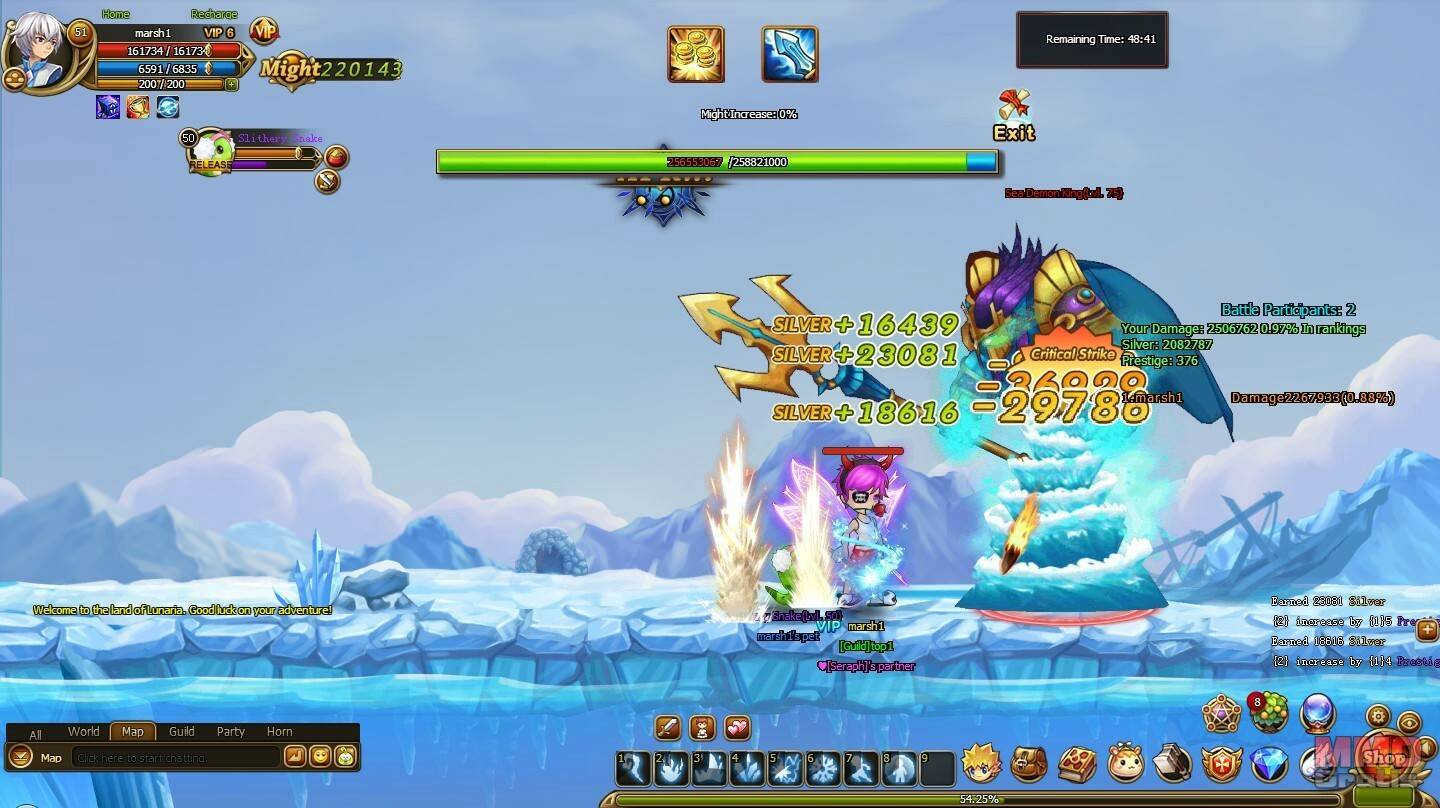The image size is (1440, 808).
Task: Click the gold coins buff icon
Action: coord(696,54)
